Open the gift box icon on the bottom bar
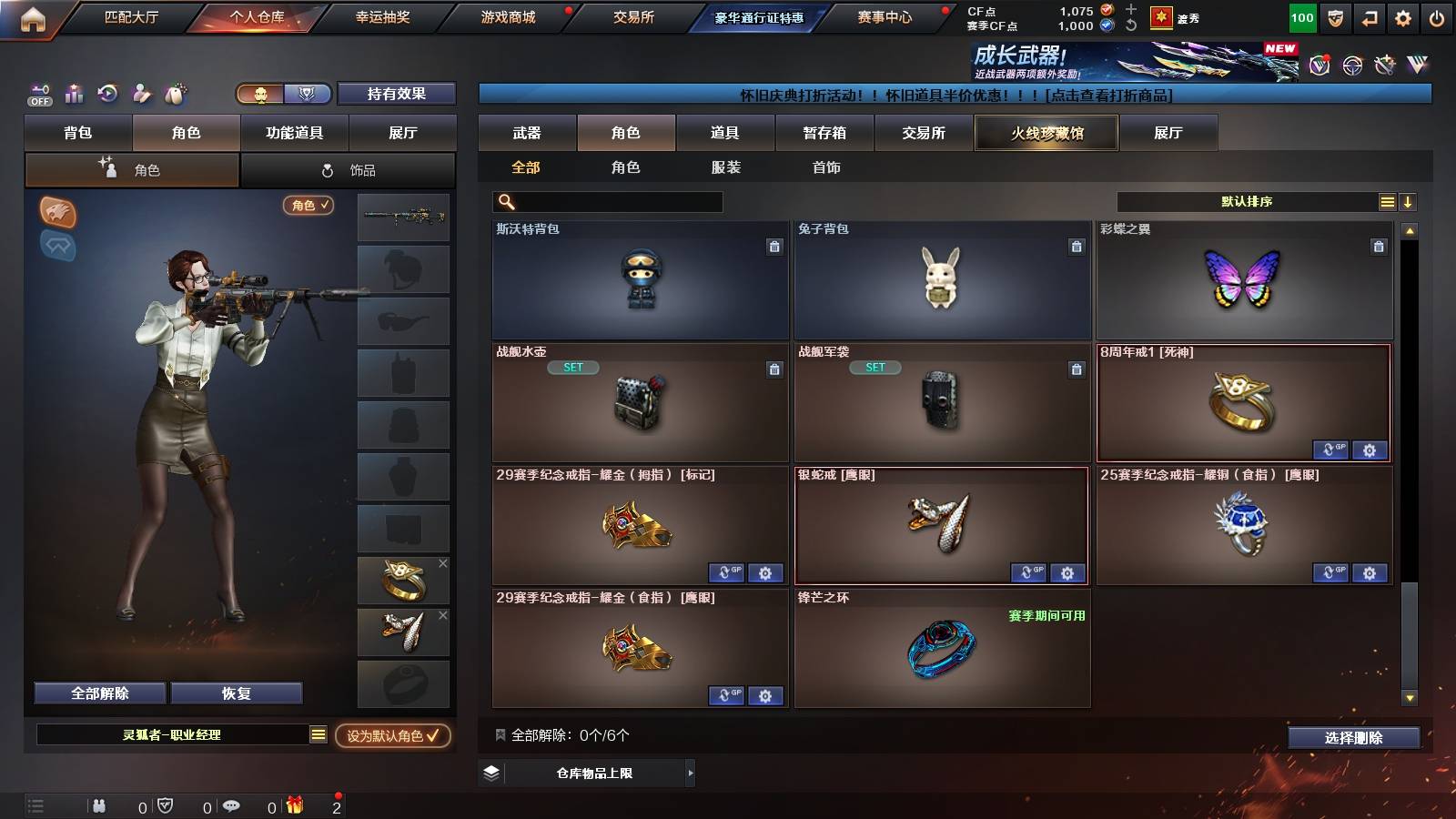Screen dimensions: 1456x819 (x=293, y=805)
